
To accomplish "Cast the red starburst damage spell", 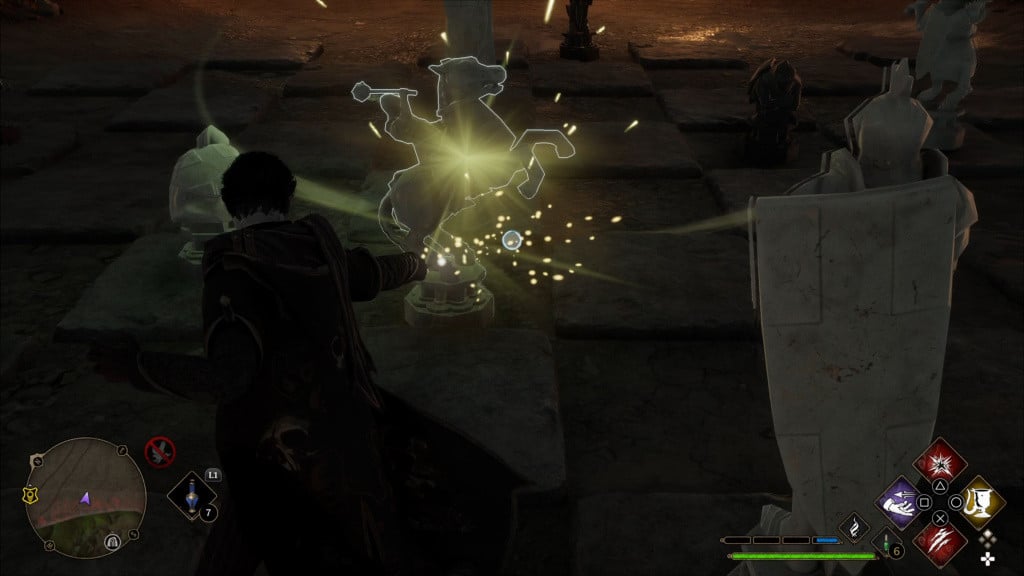I will (941, 463).
